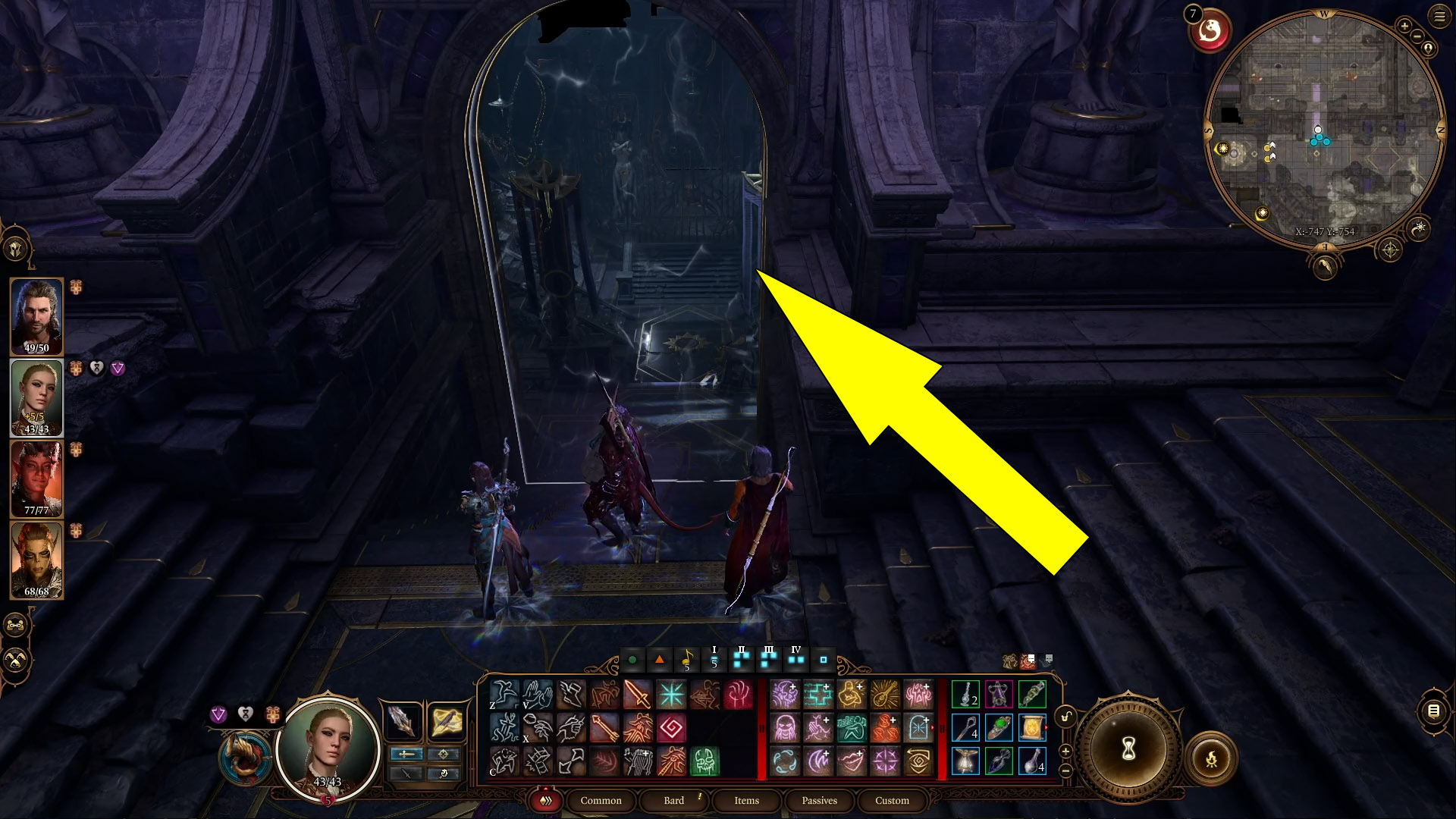Viewport: 1456px width, 819px height.
Task: Select the main-hand sword attack icon
Action: click(637, 695)
